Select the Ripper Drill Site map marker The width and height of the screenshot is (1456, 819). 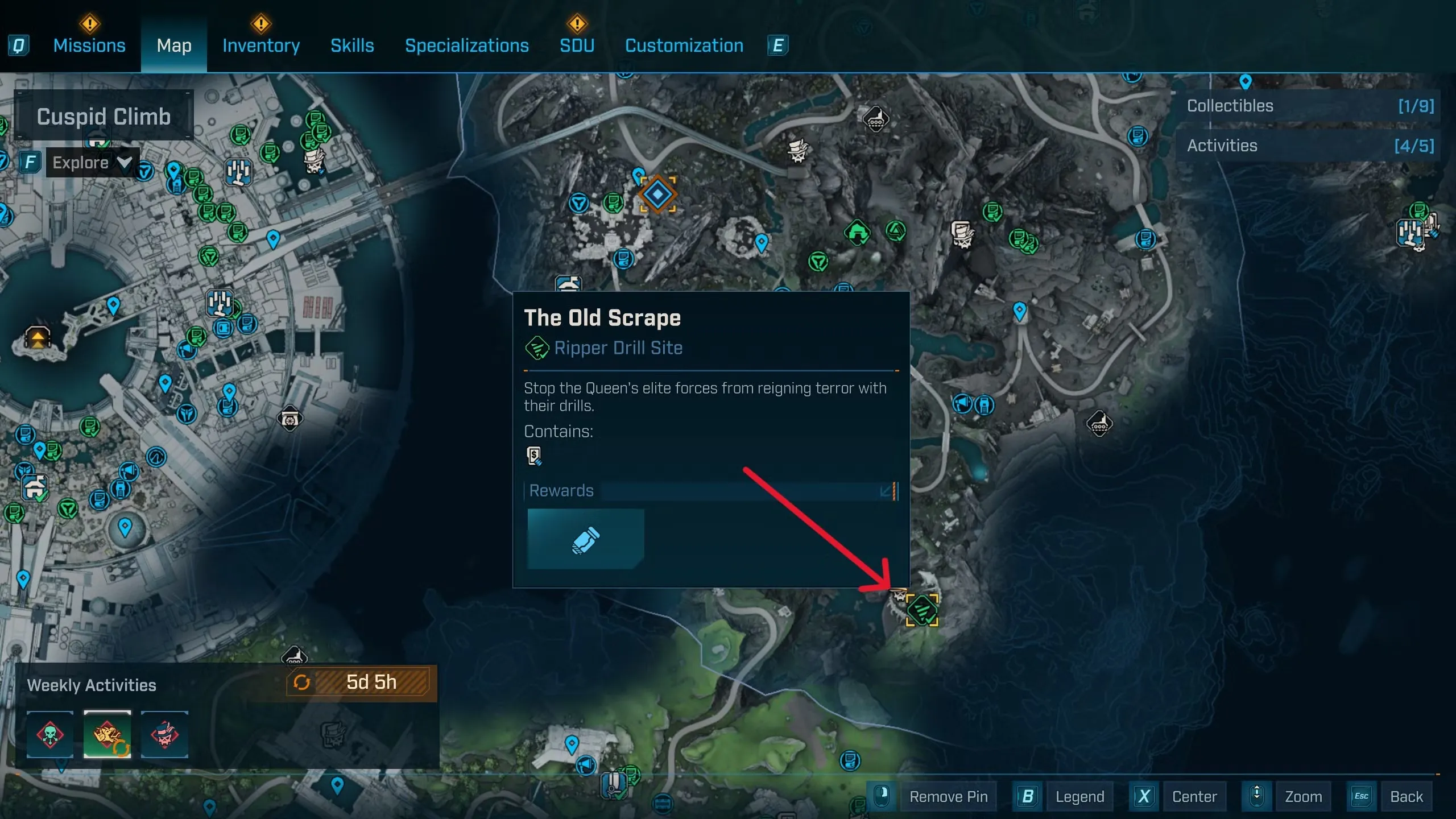click(922, 610)
